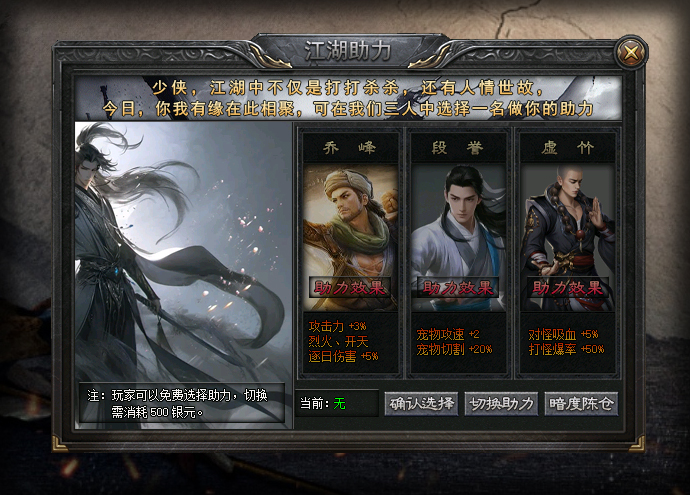View 段誉's 助力效果 button
This screenshot has height=495, width=690.
click(x=457, y=288)
